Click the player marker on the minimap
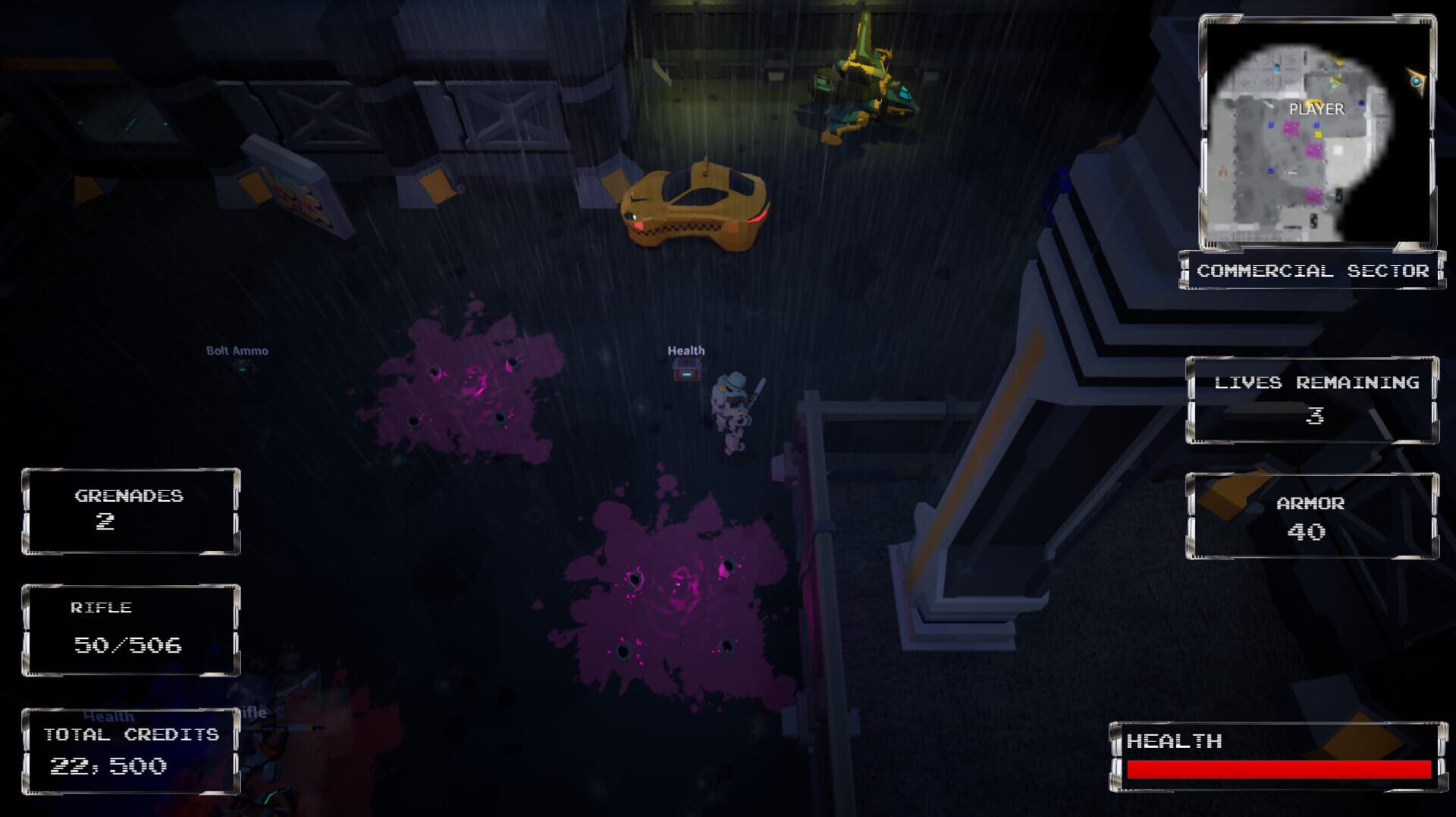 click(x=1315, y=102)
